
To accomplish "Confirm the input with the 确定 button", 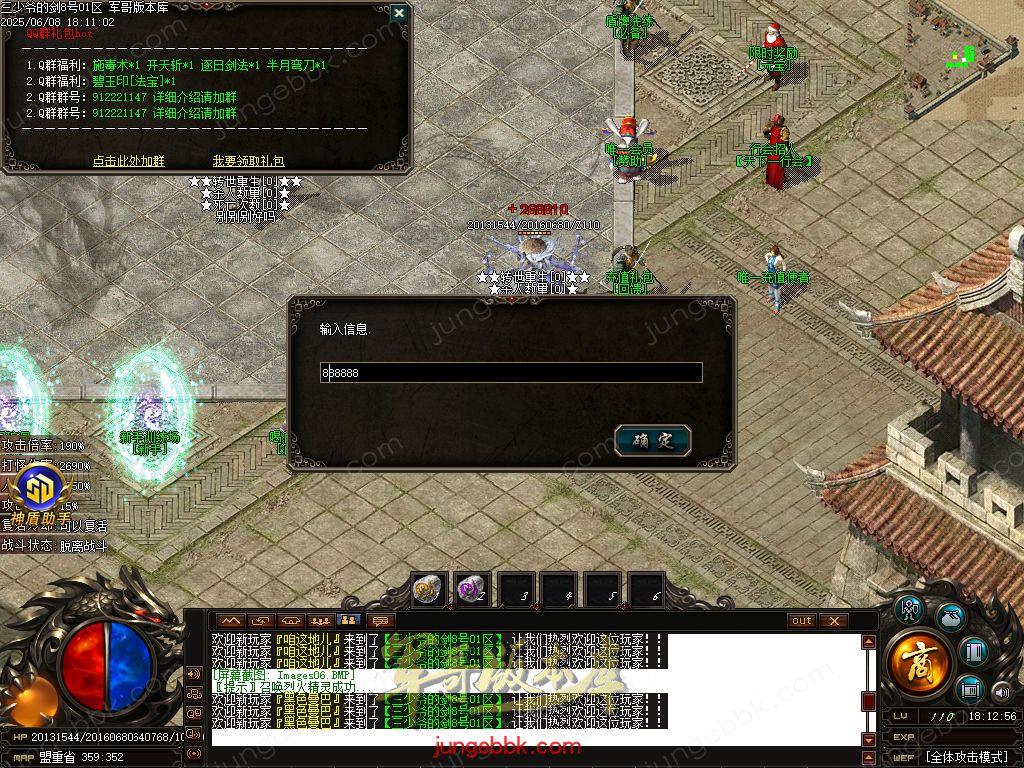I will [653, 440].
